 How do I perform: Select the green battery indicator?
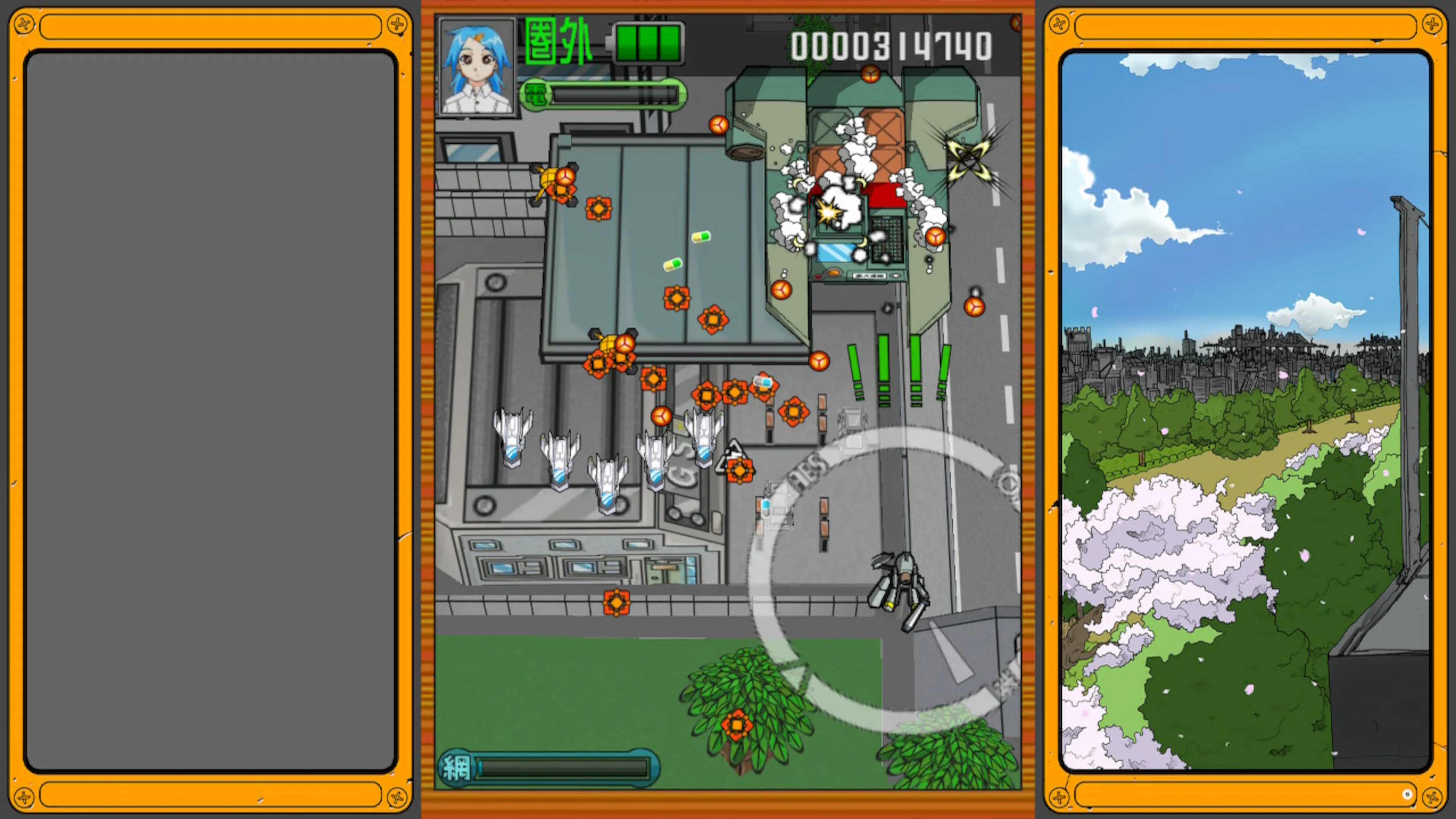pos(649,44)
